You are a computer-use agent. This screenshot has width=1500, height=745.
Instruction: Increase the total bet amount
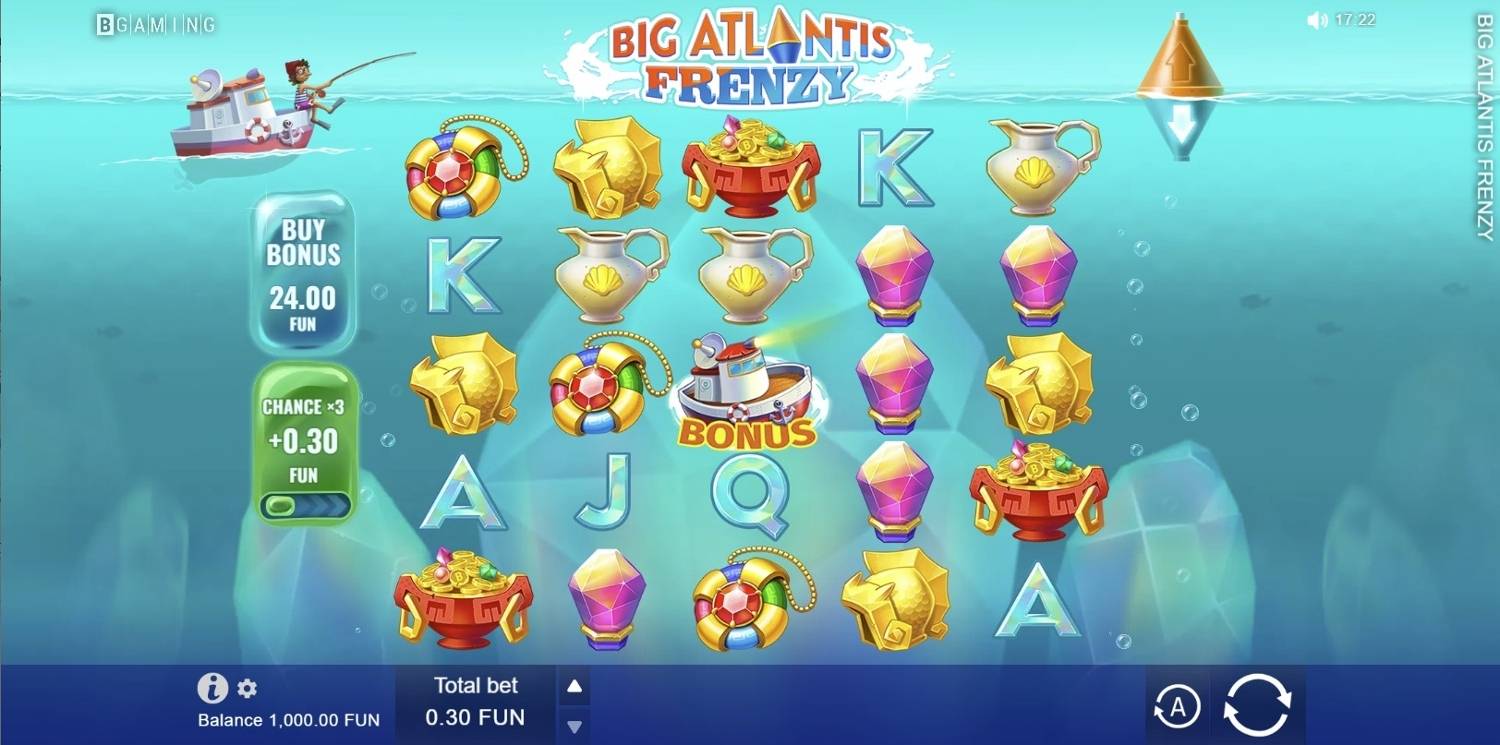click(x=574, y=687)
